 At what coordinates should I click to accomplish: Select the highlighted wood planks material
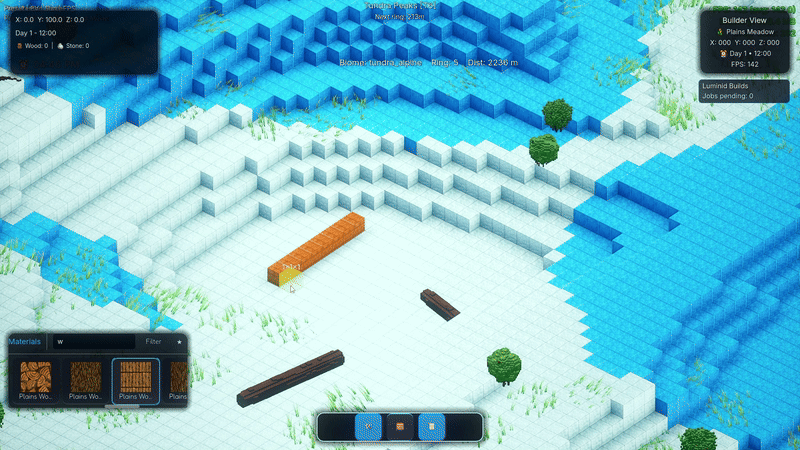click(x=135, y=378)
